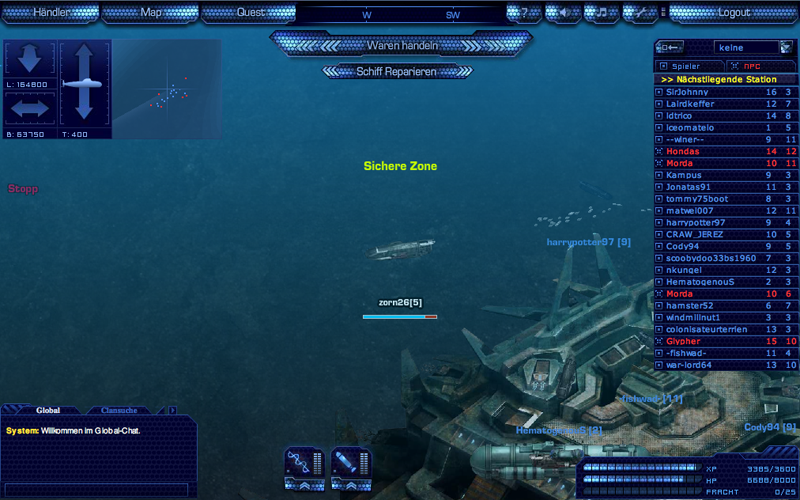Click the Waren handeln button
Viewport: 800px width, 500px height.
pos(402,45)
